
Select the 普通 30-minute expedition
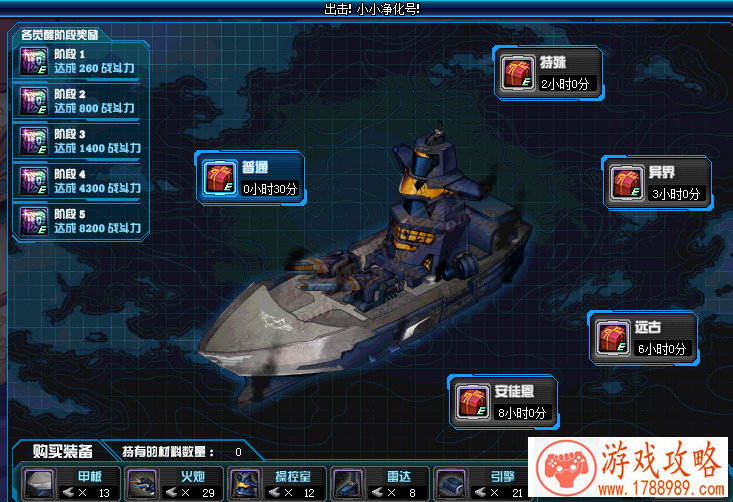pyautogui.click(x=249, y=178)
